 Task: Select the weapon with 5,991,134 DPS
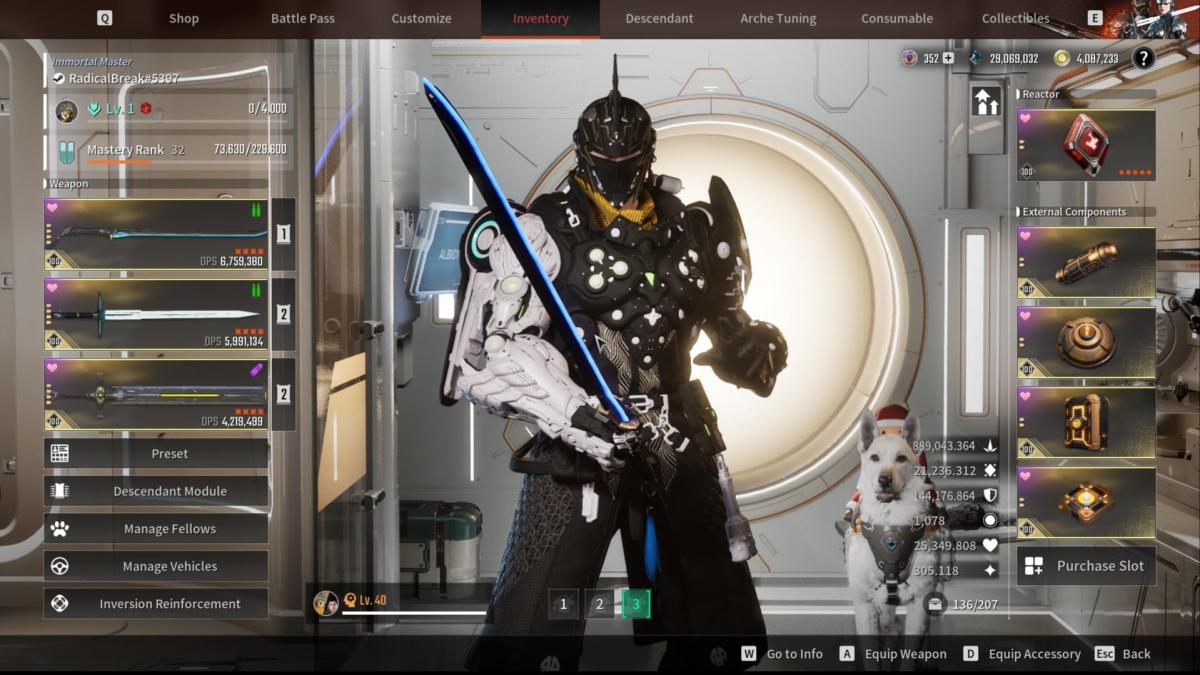(x=156, y=314)
